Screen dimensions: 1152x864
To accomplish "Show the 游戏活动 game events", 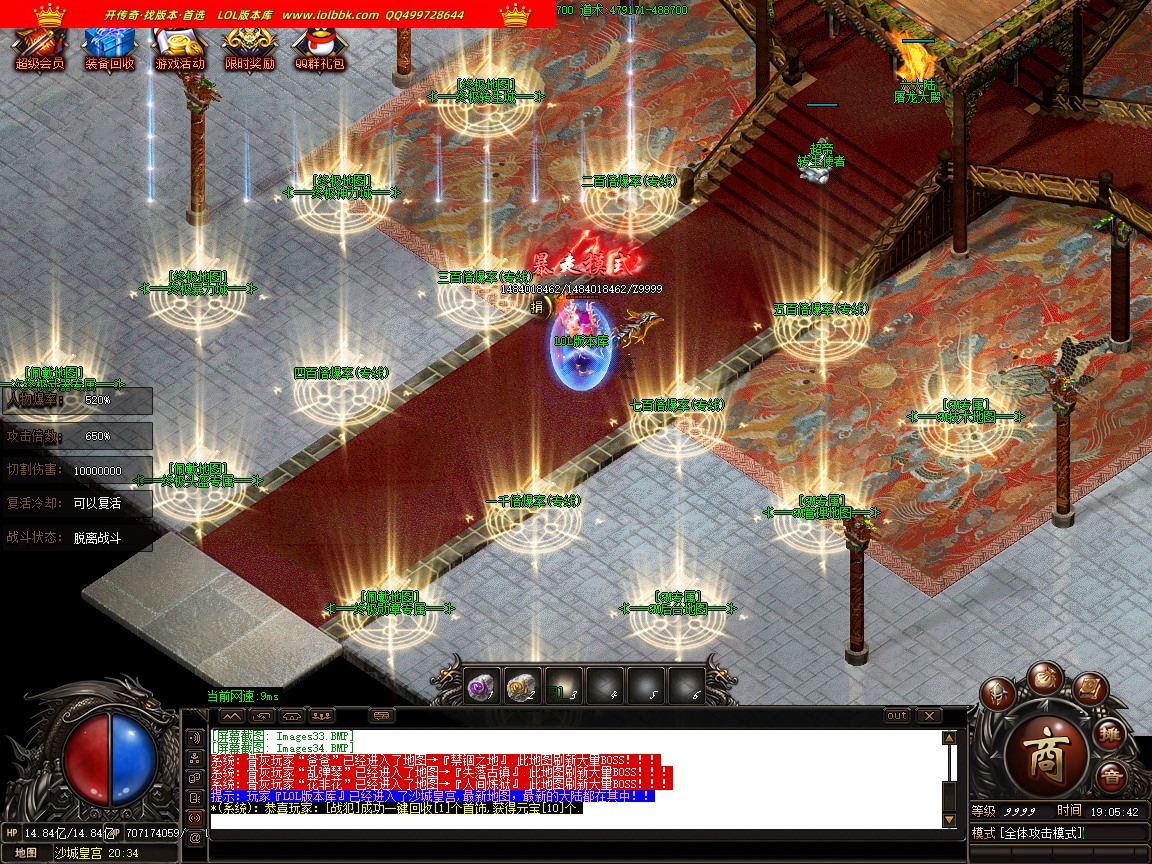I will pos(179,46).
